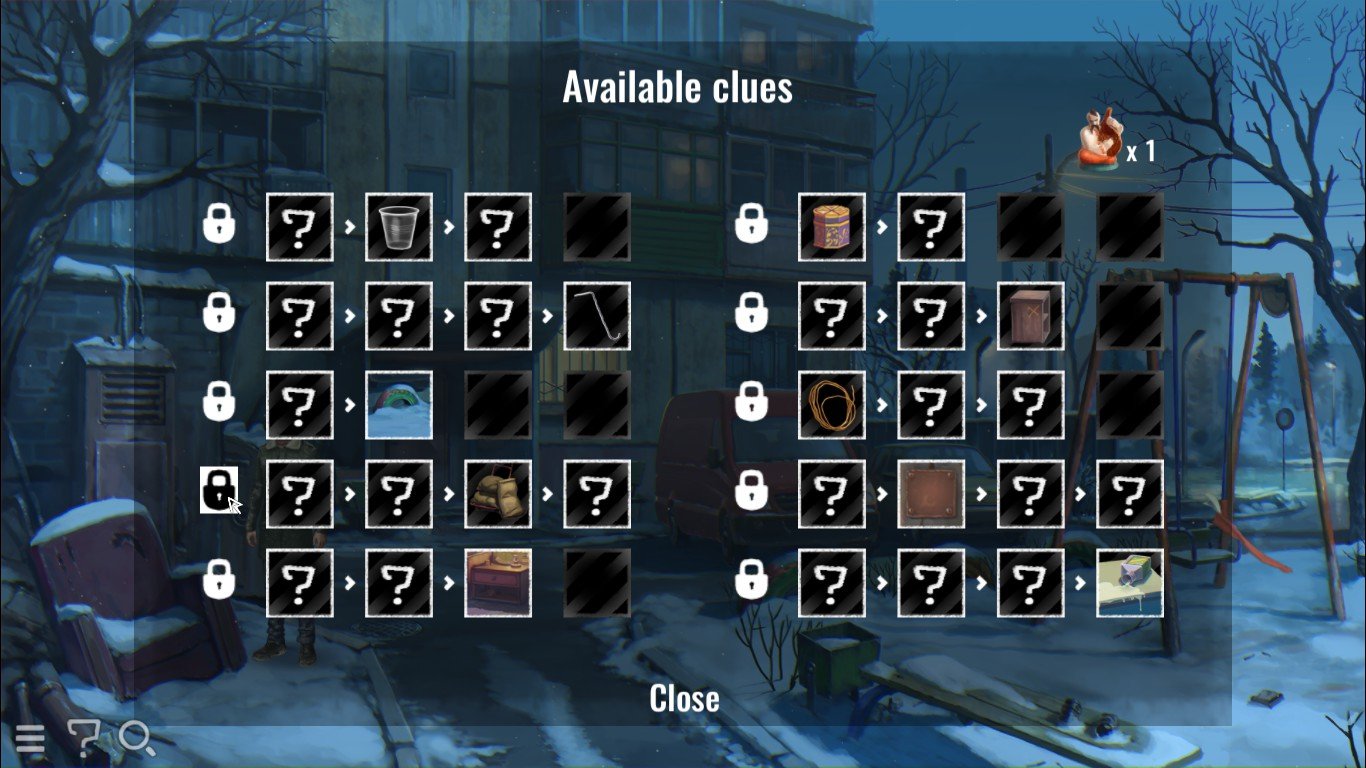The image size is (1366, 768).
Task: Open the hamburger menu icon
Action: point(30,738)
